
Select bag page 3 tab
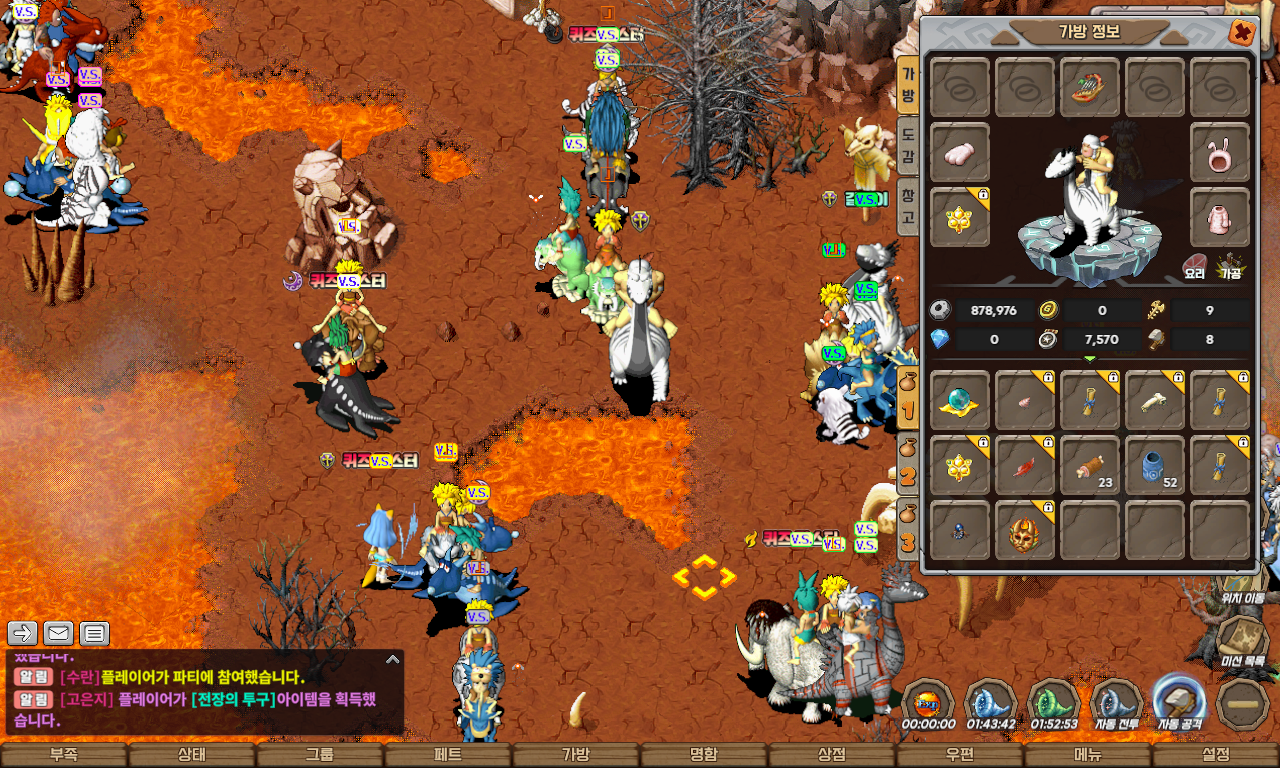pyautogui.click(x=908, y=529)
